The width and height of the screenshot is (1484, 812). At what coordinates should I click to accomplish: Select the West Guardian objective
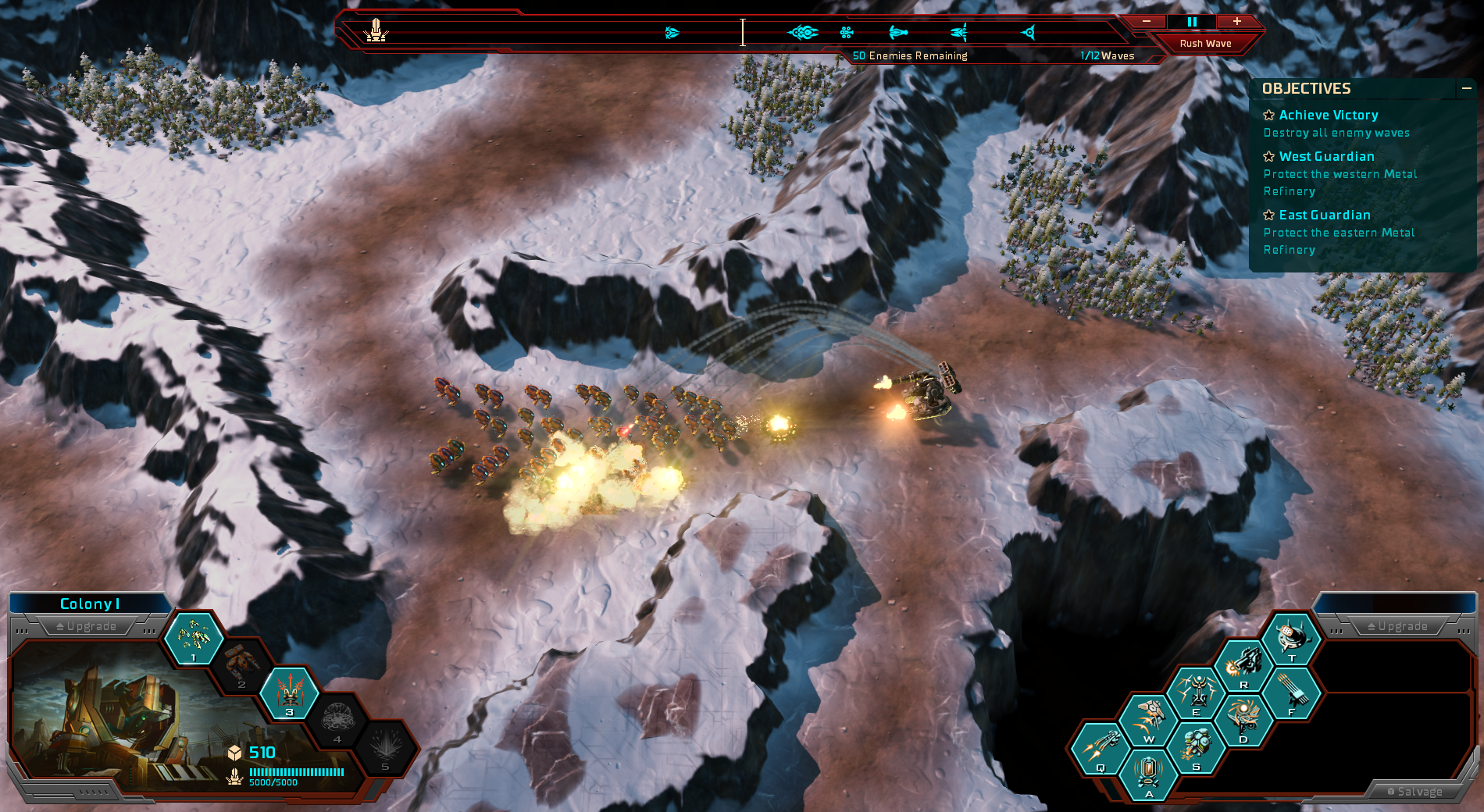(1326, 157)
